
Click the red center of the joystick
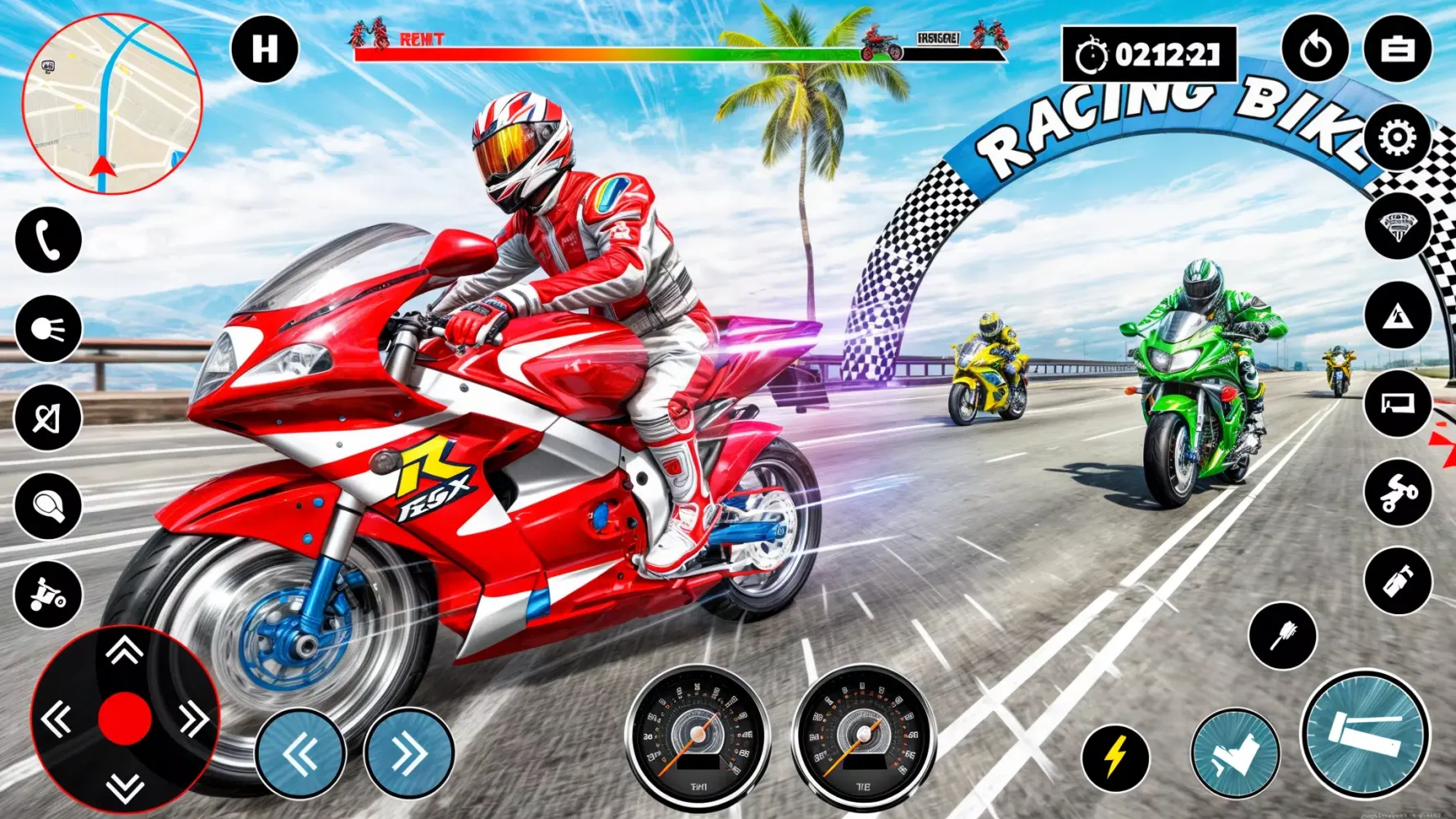click(x=124, y=718)
